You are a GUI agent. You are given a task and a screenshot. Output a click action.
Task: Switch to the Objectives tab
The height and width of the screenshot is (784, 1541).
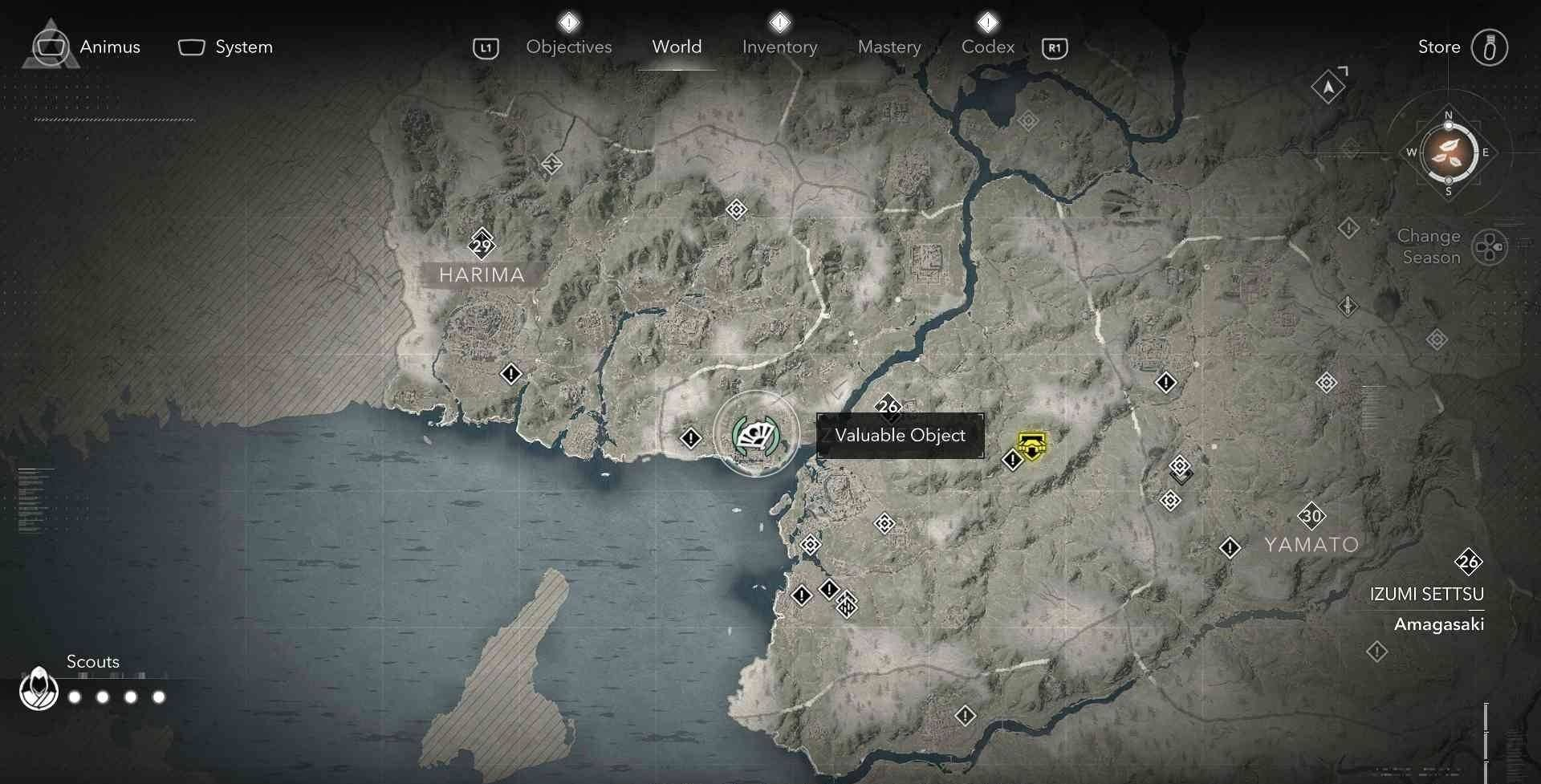568,47
